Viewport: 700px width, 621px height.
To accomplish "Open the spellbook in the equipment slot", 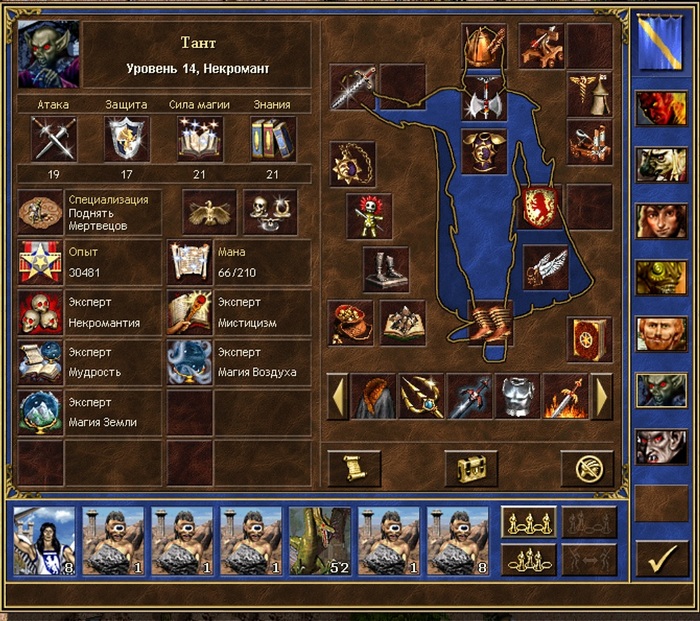I will click(x=589, y=340).
